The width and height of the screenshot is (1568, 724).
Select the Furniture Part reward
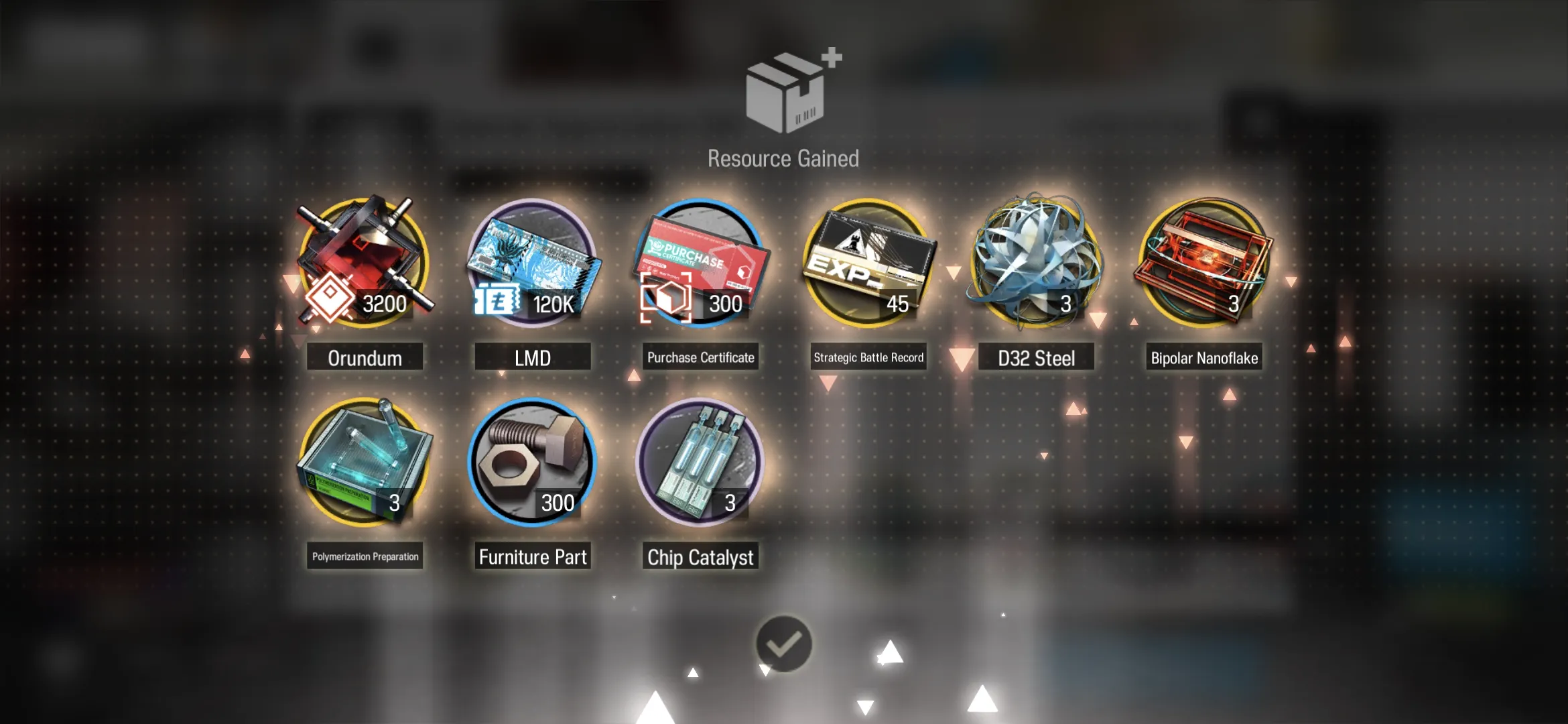[x=532, y=463]
